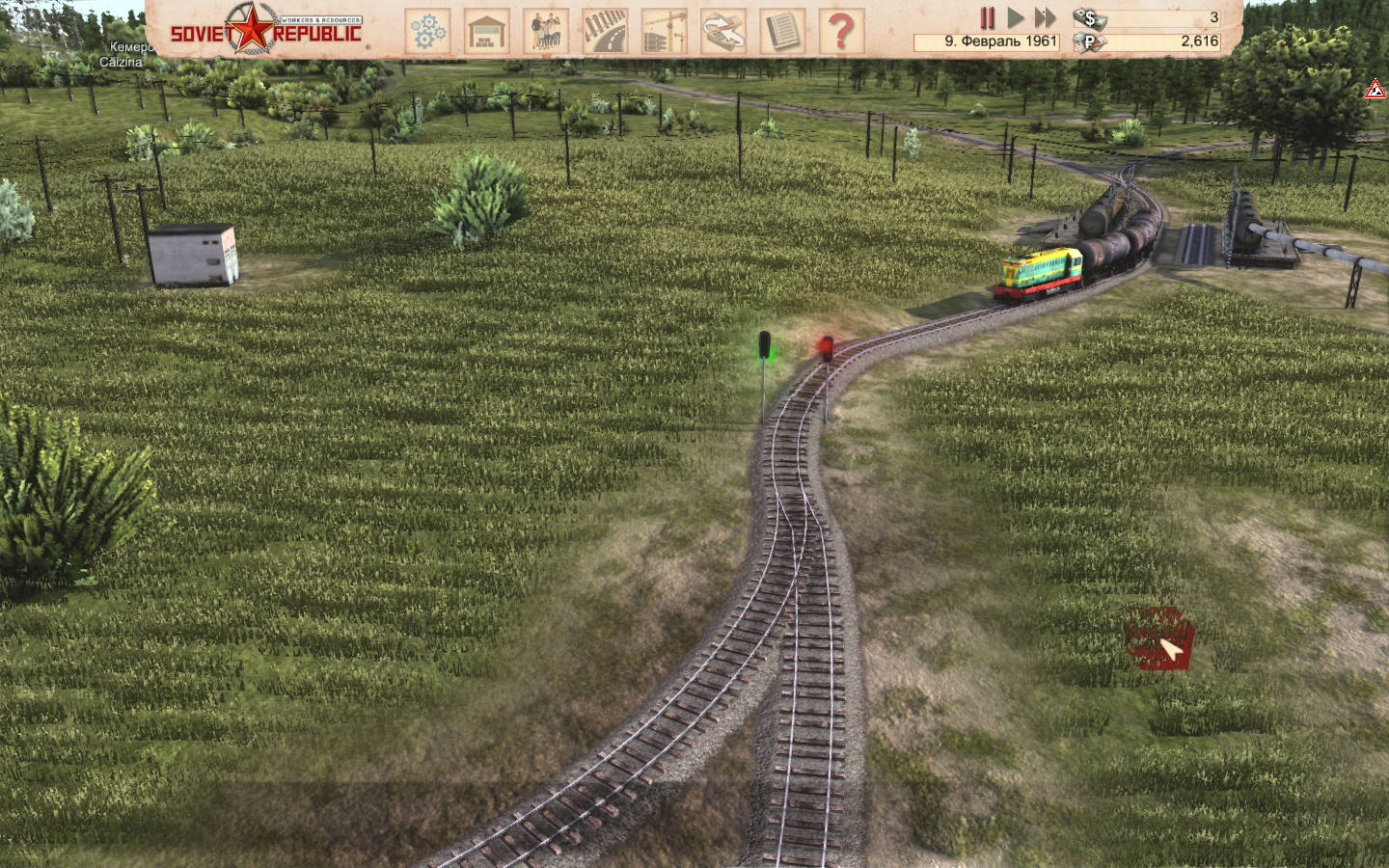Click the red warning triangle alert icon
The width and height of the screenshot is (1389, 868).
(x=1375, y=90)
